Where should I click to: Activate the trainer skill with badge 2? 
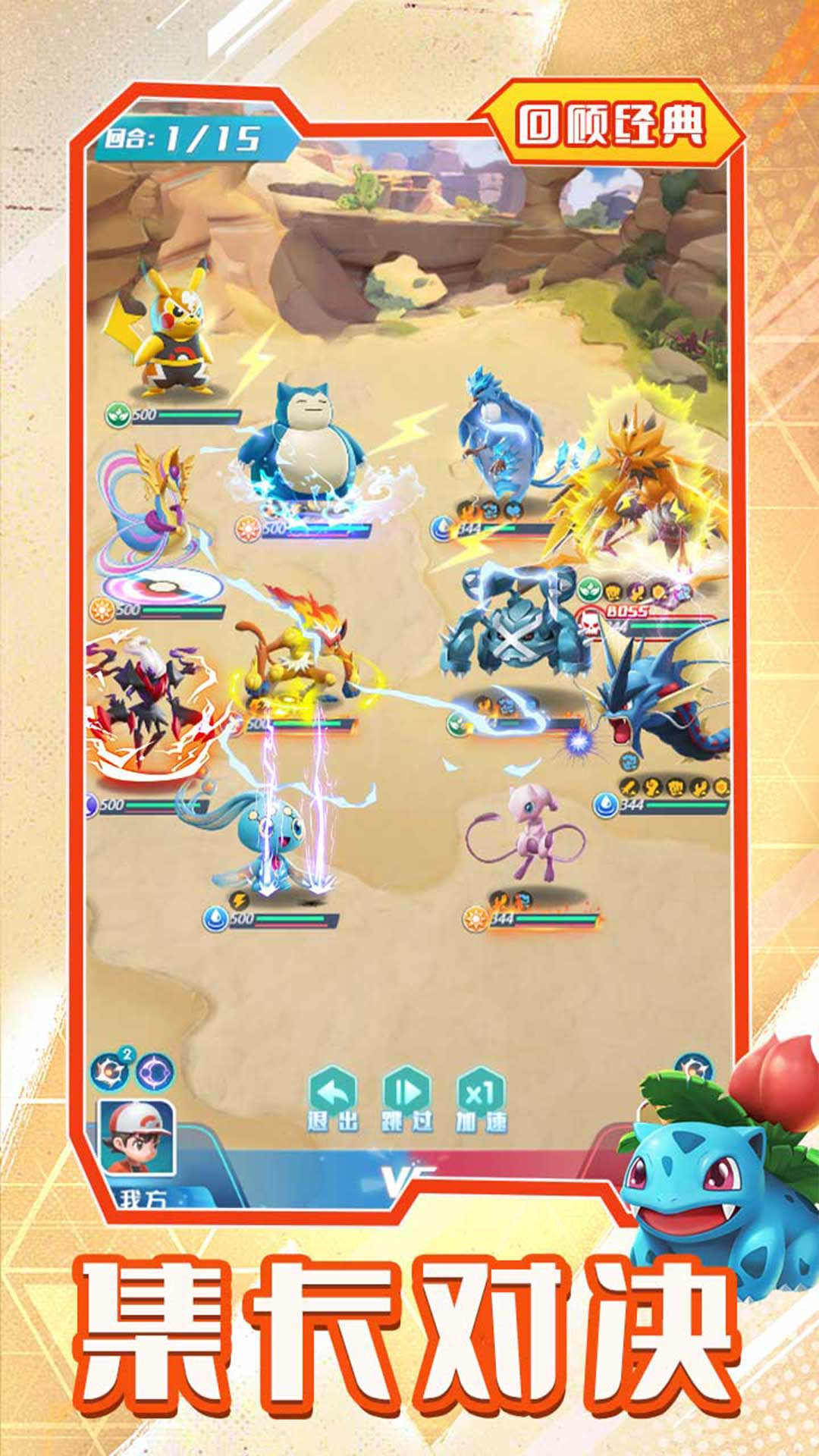click(x=110, y=1072)
